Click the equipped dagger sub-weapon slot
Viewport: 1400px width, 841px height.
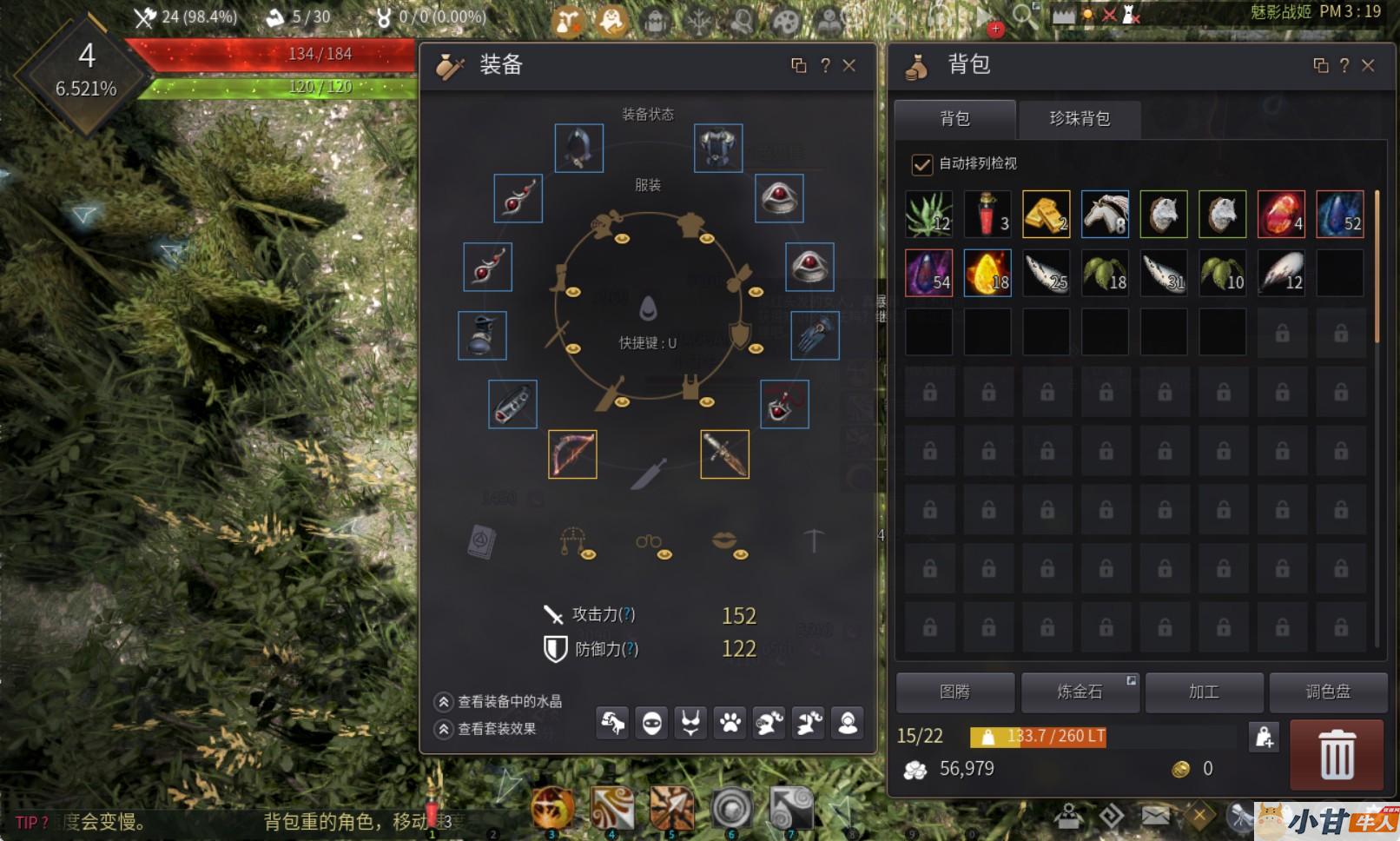[x=724, y=454]
